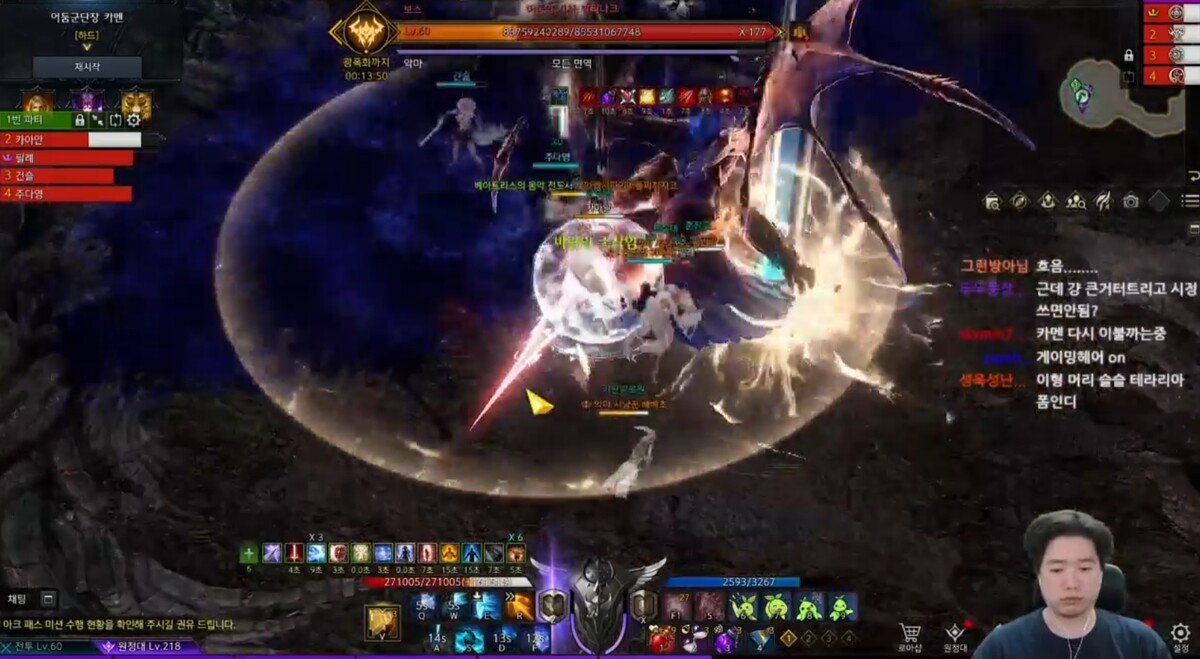Open the 채팅 chat tab

click(x=18, y=599)
